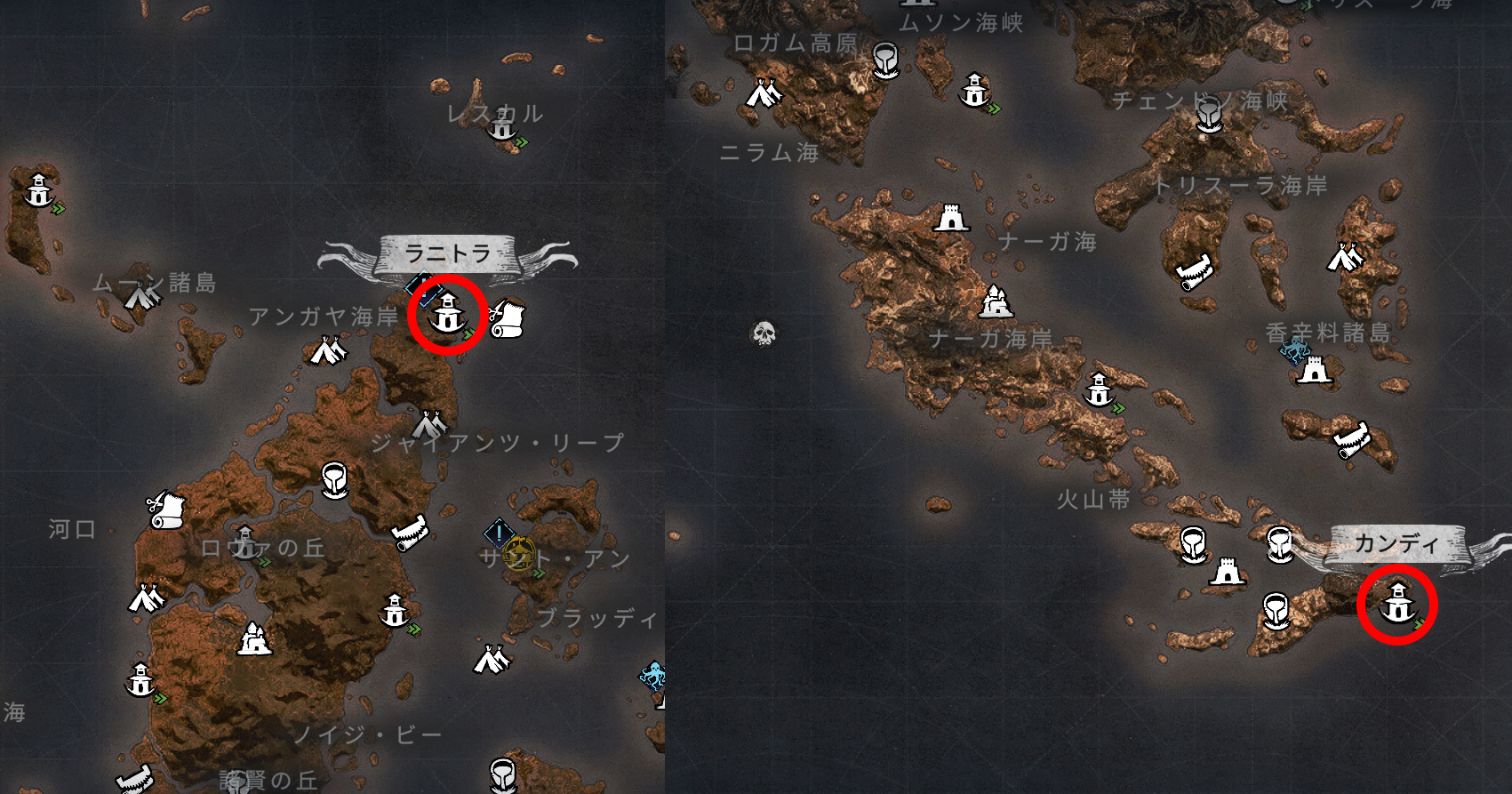Choose the helmet marker at チェンドゥ海峡

coord(1207,115)
